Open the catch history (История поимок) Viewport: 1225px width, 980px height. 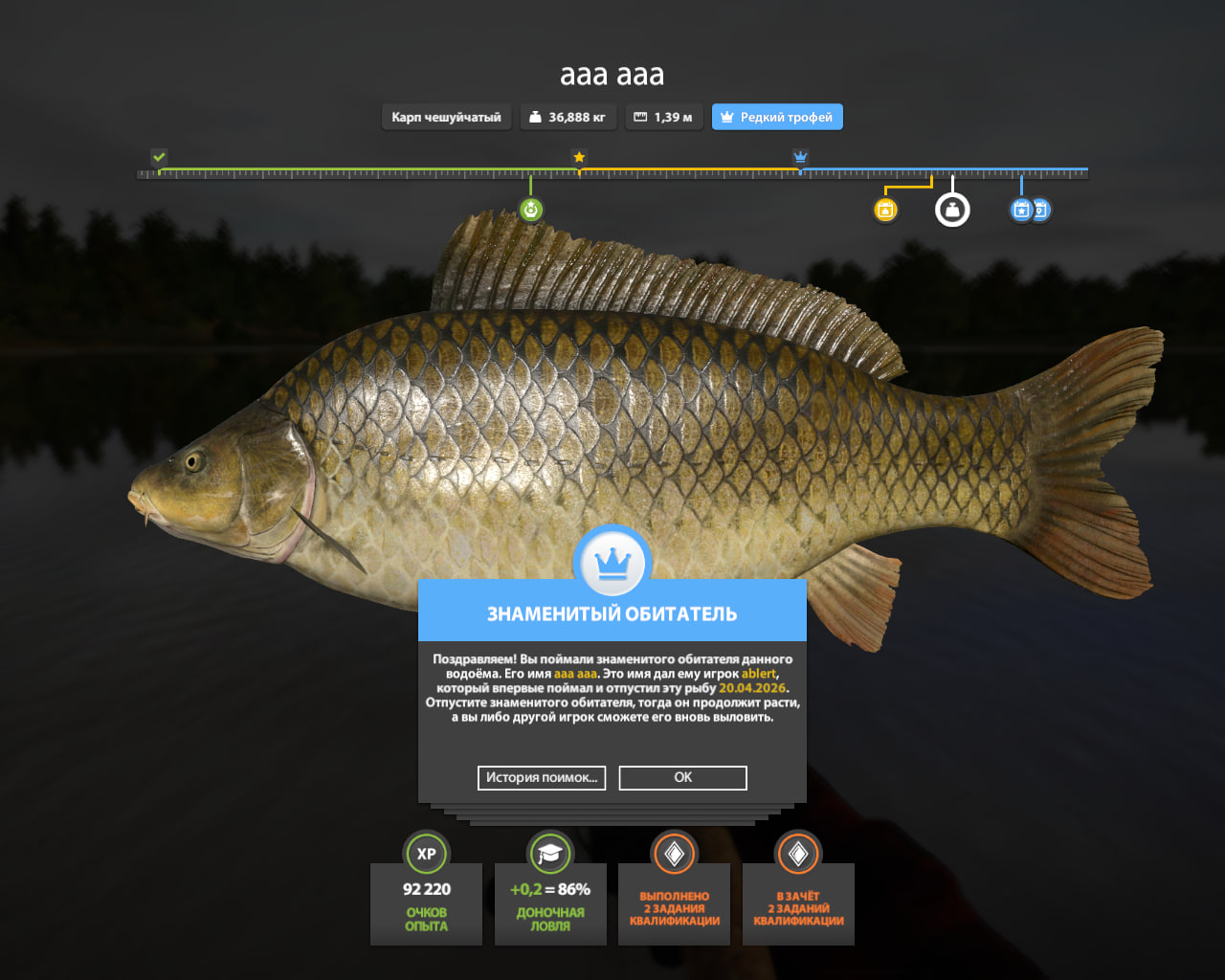pos(541,777)
